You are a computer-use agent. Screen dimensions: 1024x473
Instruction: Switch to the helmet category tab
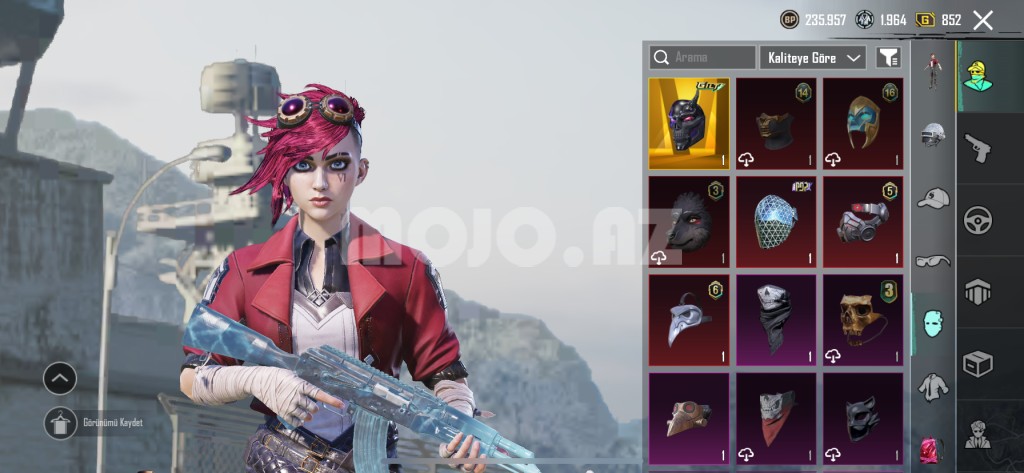tap(933, 135)
